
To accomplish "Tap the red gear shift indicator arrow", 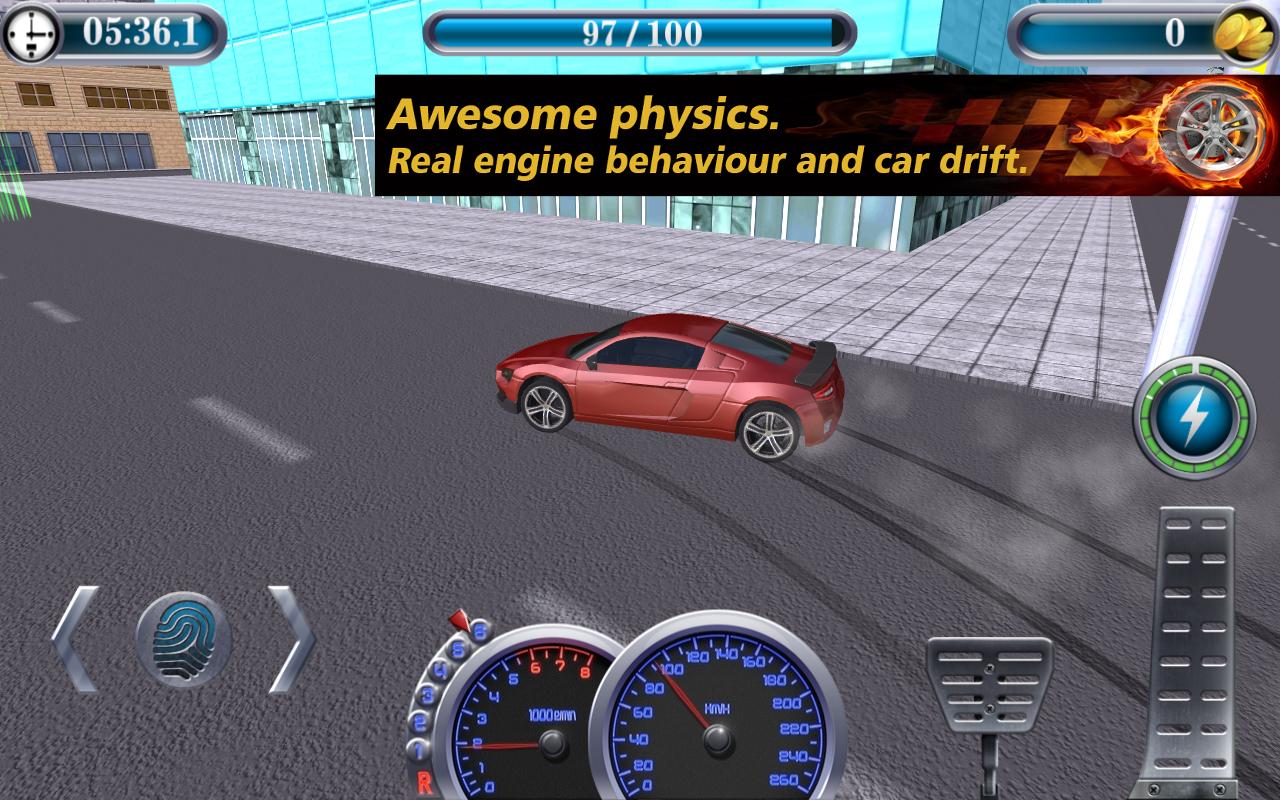I will (x=462, y=620).
